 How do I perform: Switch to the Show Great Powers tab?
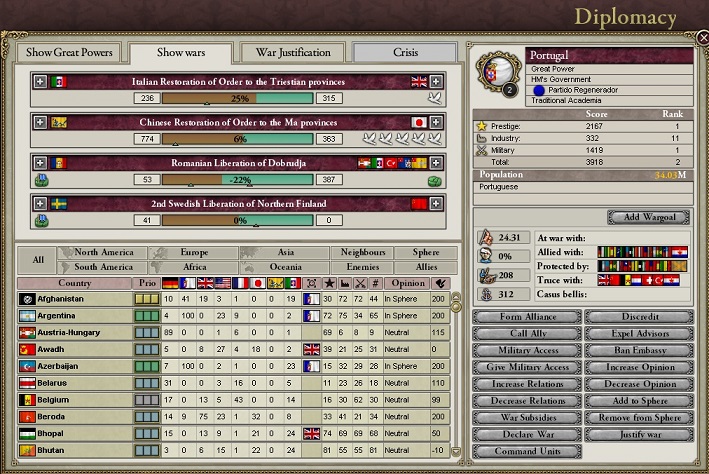[70, 52]
